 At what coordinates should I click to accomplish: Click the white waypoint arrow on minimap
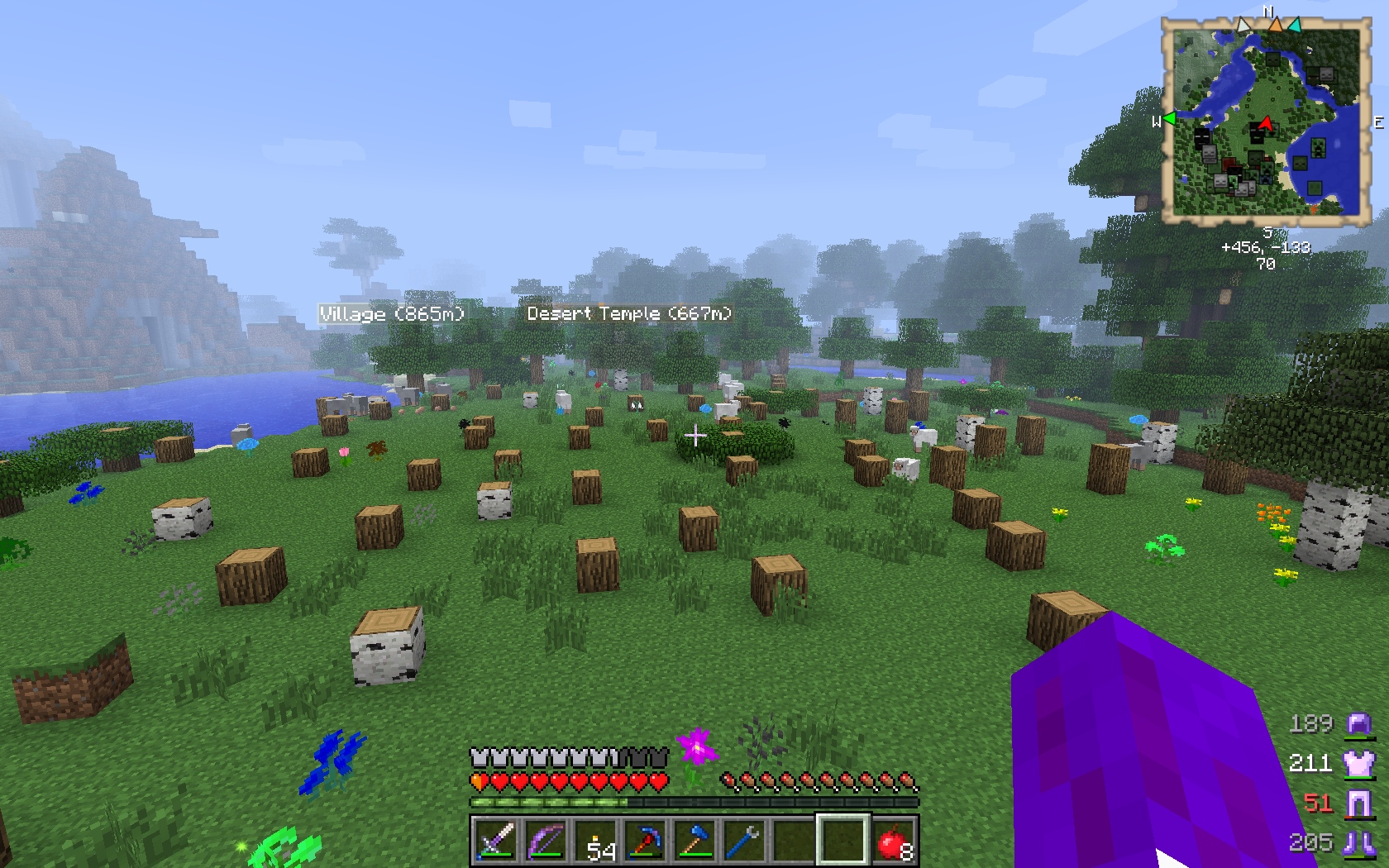click(1244, 25)
